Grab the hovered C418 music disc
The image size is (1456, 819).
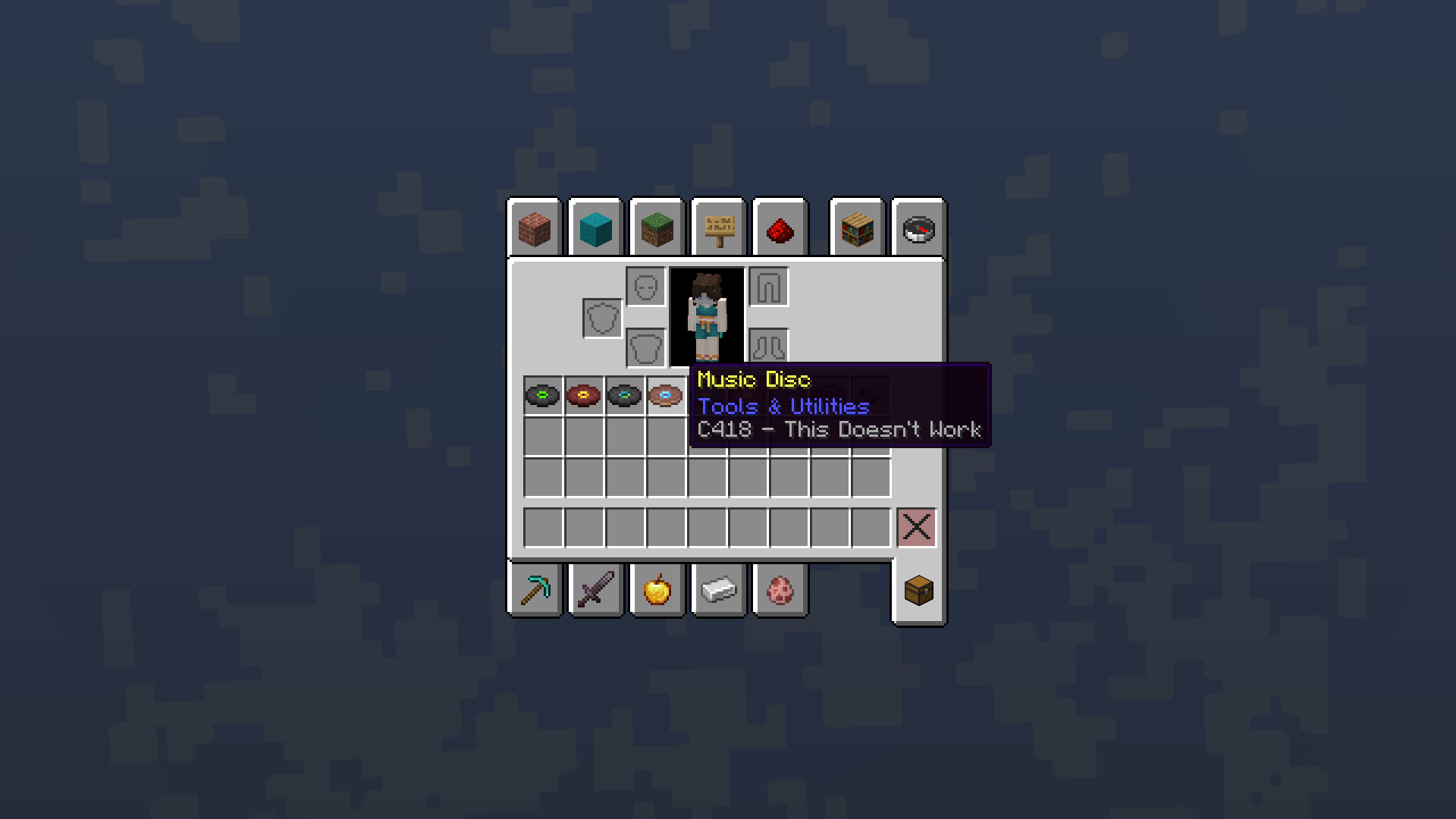[x=665, y=394]
